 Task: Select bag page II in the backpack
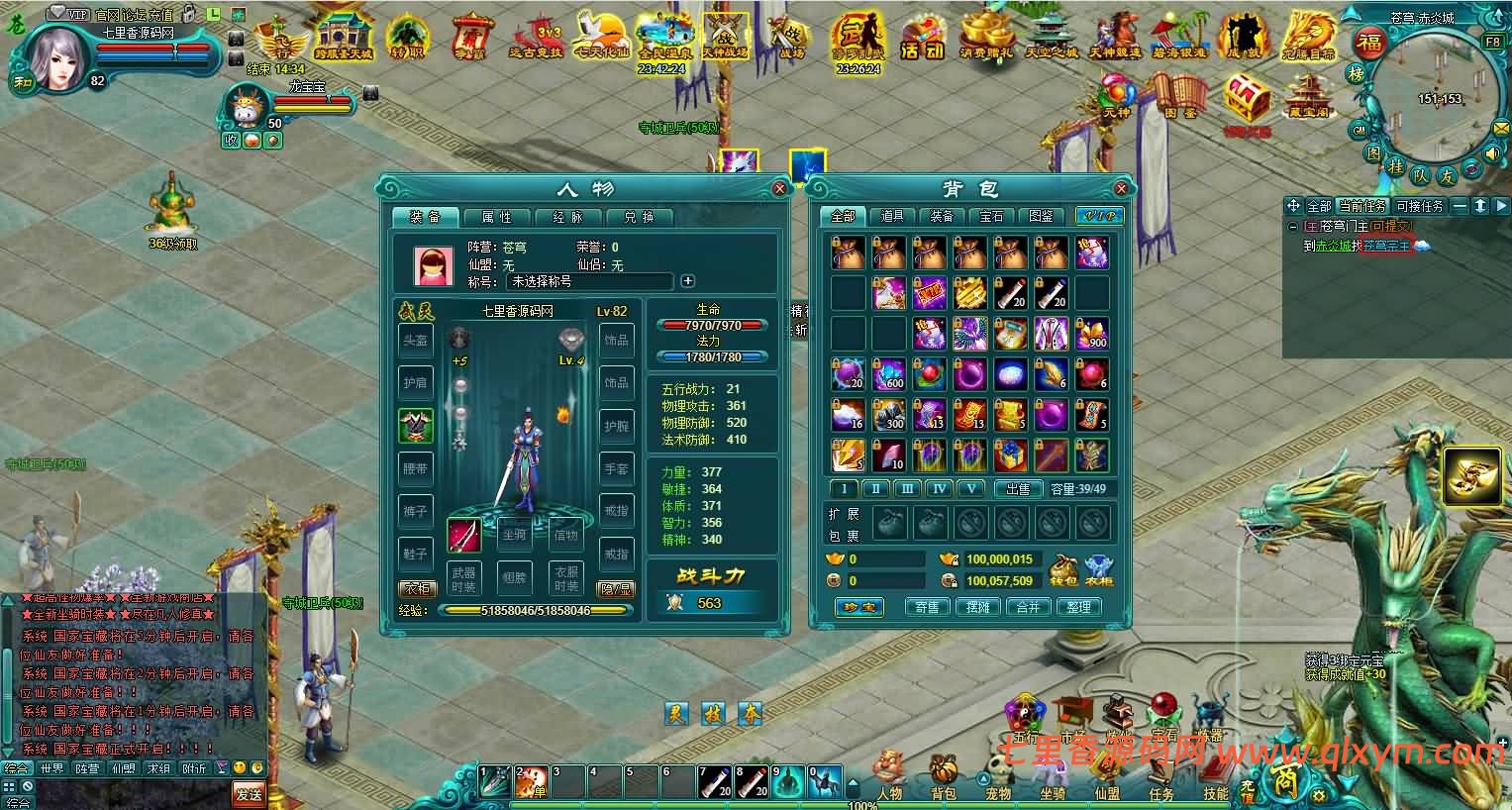[x=874, y=488]
